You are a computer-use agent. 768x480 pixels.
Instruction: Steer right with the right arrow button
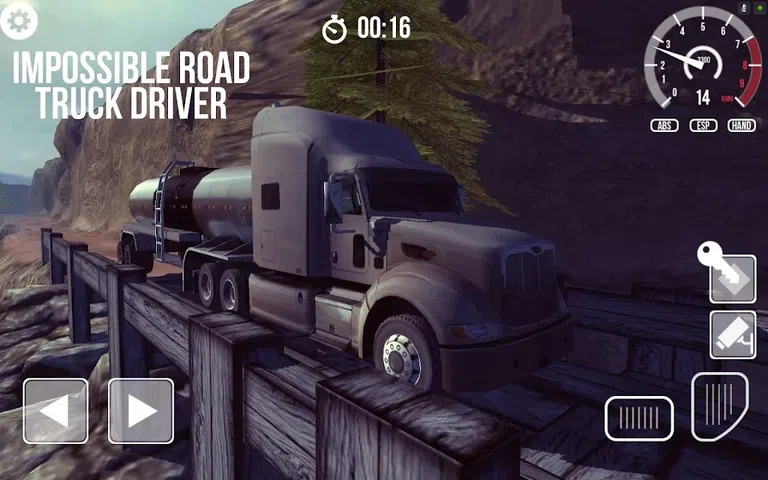141,411
